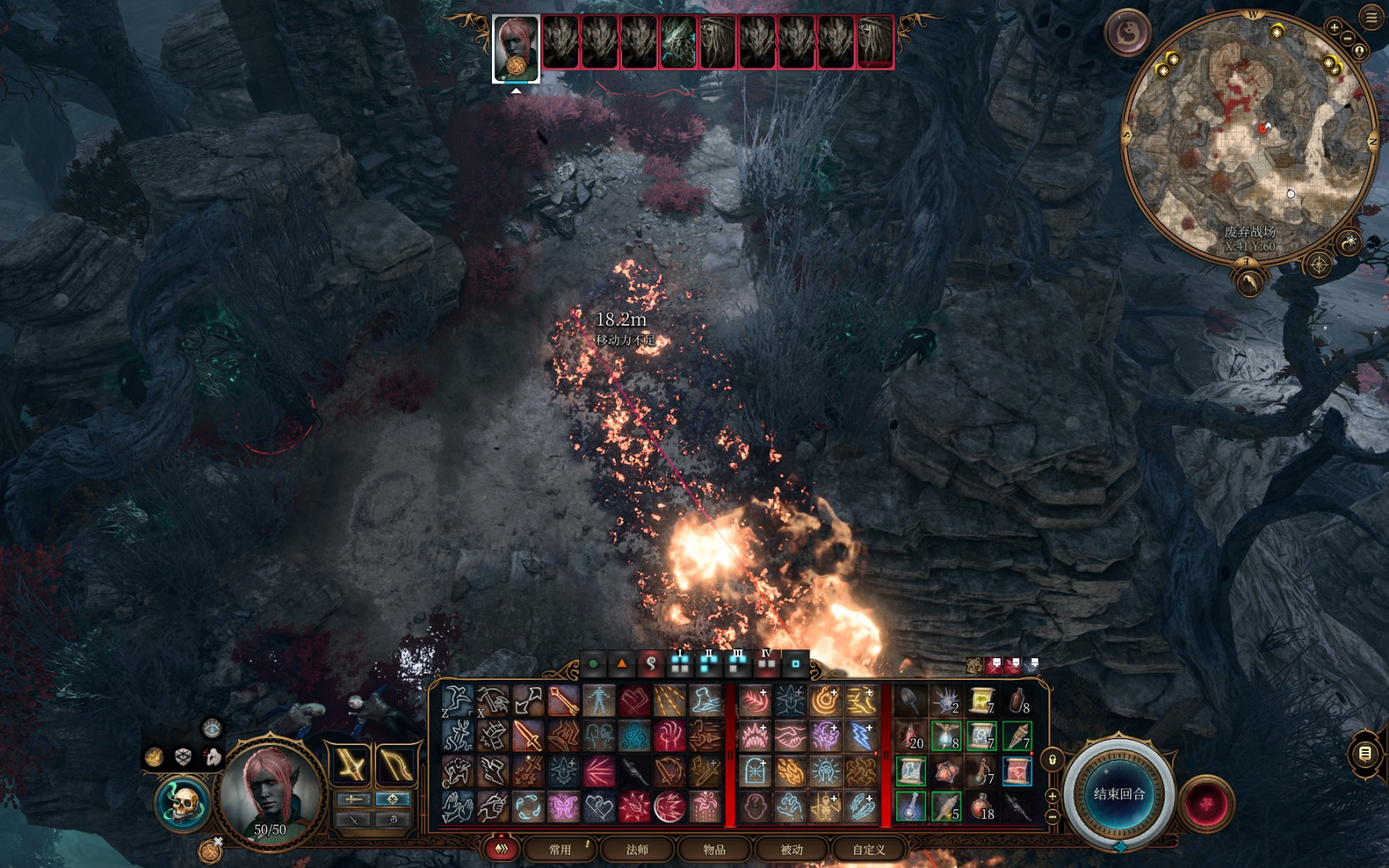Select the 被动 passives tab
Viewport: 1389px width, 868px height.
tap(791, 850)
